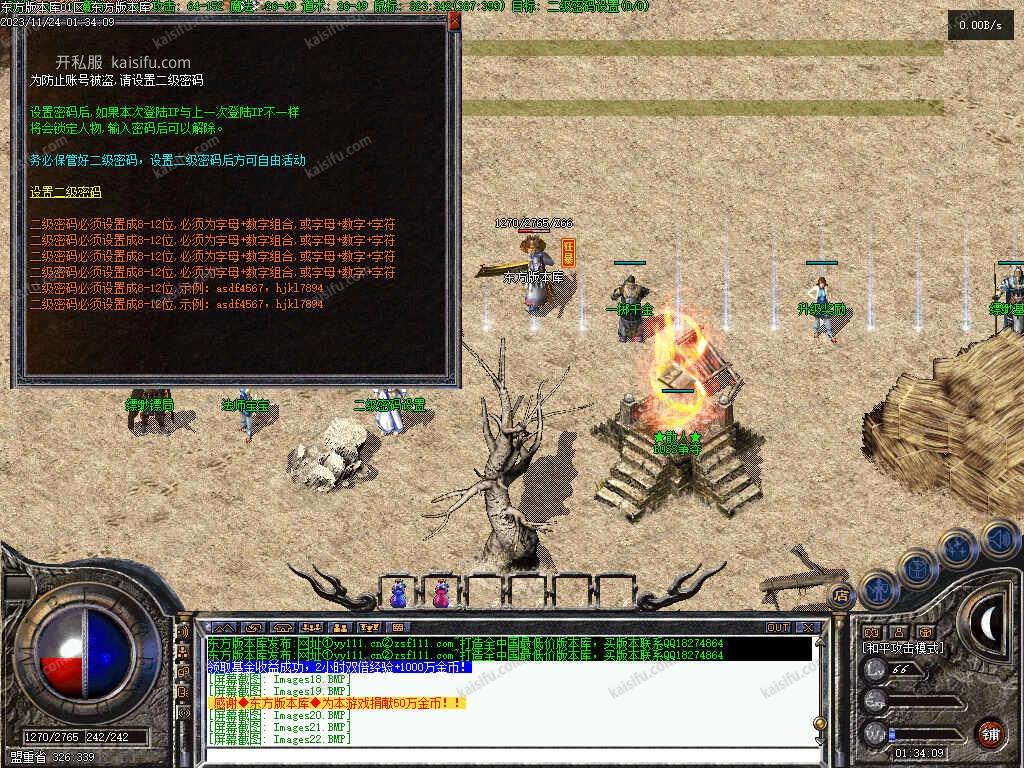Viewport: 1024px width, 768px height.
Task: Click the OUT button on the chat bar
Action: click(x=778, y=627)
